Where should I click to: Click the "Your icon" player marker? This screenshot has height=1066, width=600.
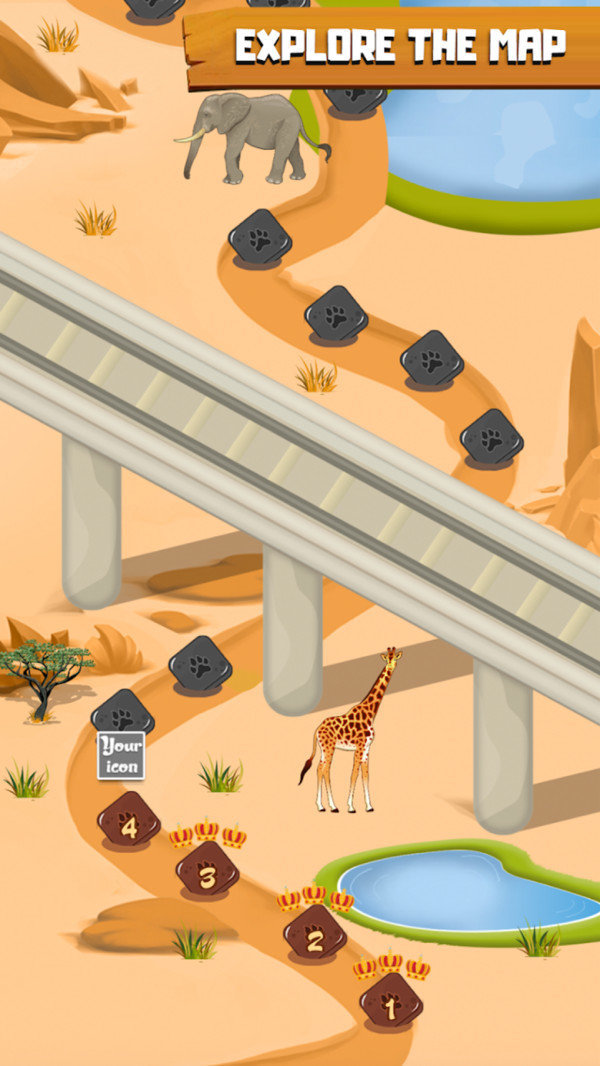tap(121, 755)
